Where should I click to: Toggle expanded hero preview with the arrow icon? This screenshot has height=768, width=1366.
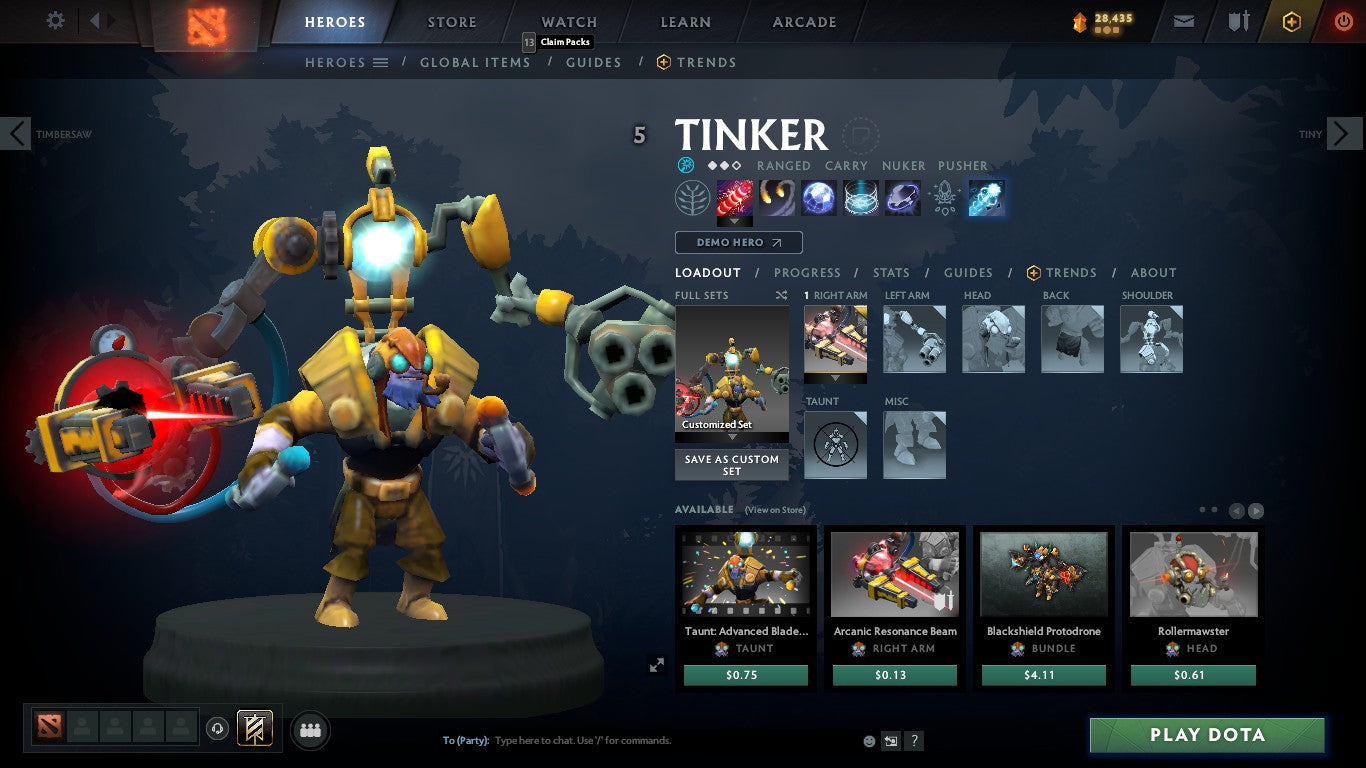click(x=657, y=665)
